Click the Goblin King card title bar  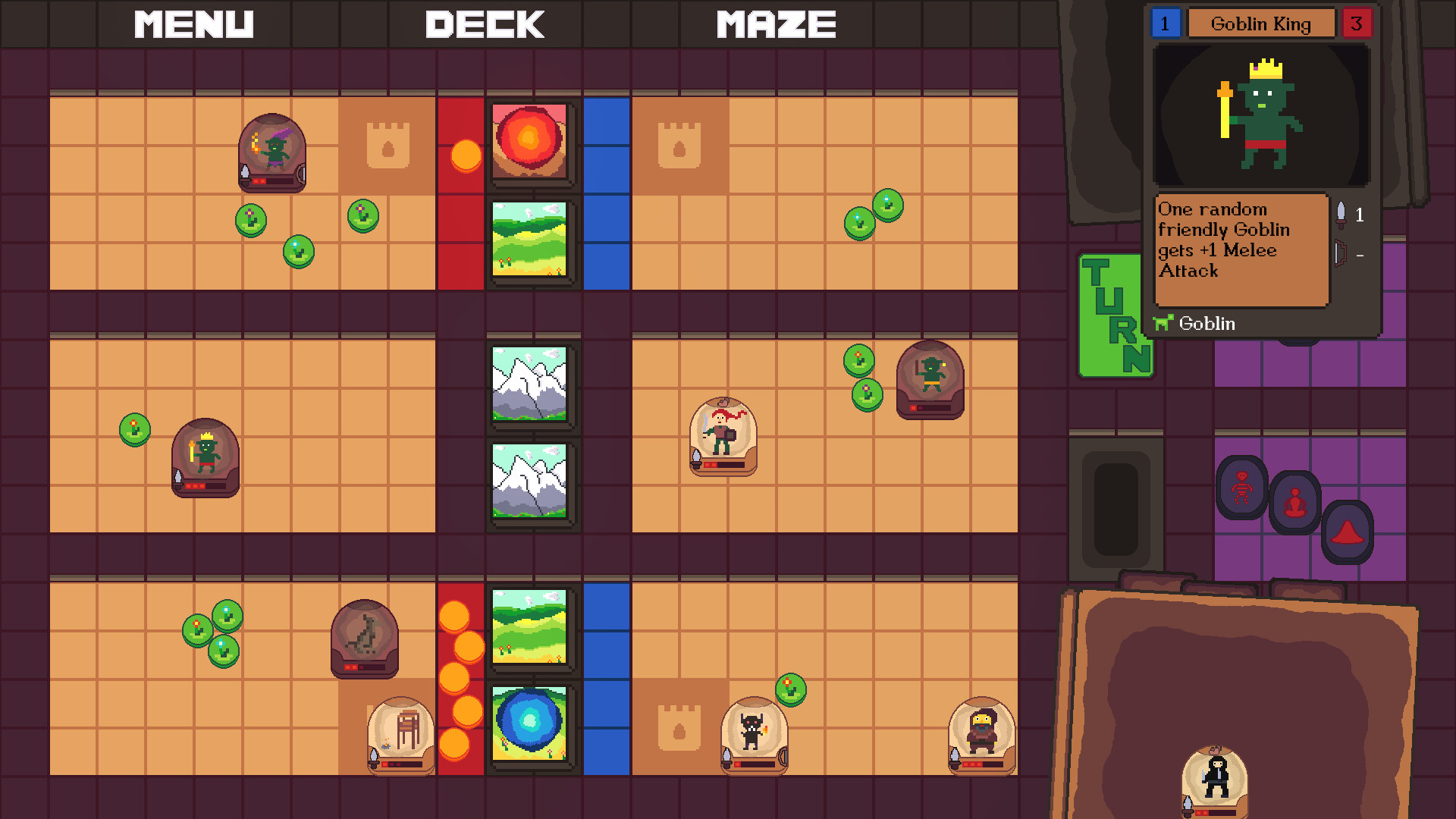pos(1261,24)
